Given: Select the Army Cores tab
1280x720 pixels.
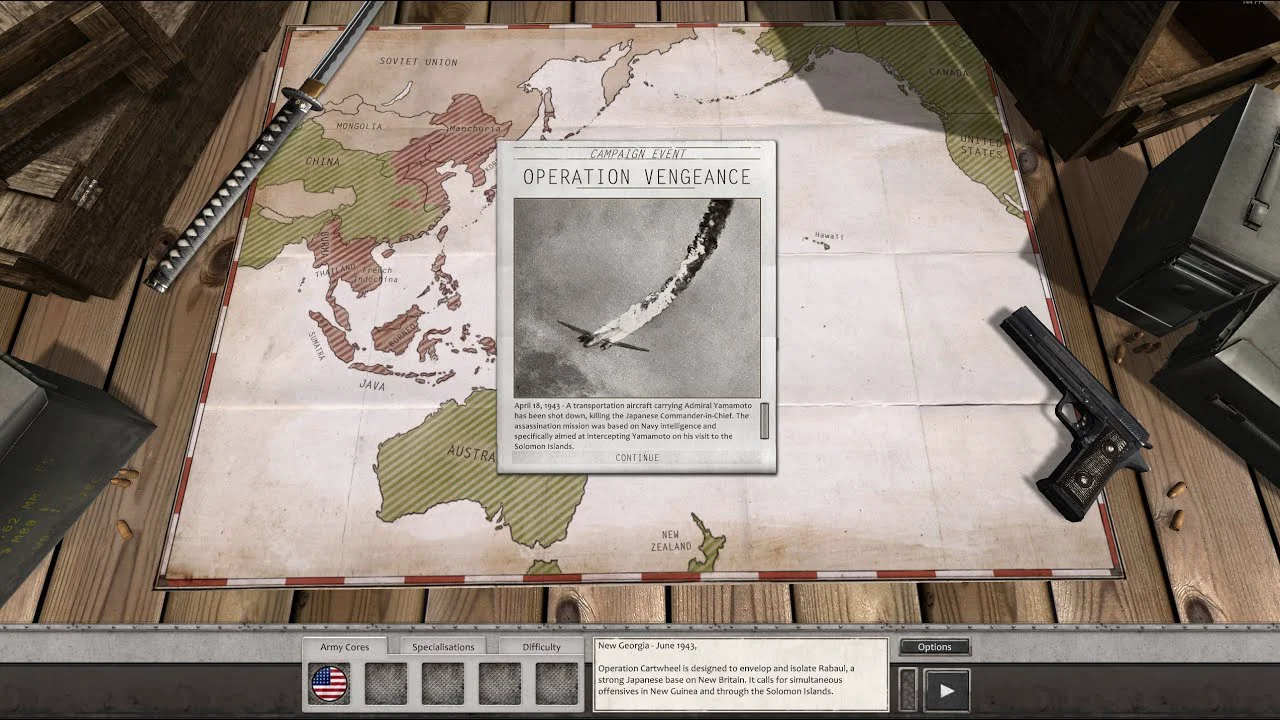Looking at the screenshot, I should click(345, 647).
